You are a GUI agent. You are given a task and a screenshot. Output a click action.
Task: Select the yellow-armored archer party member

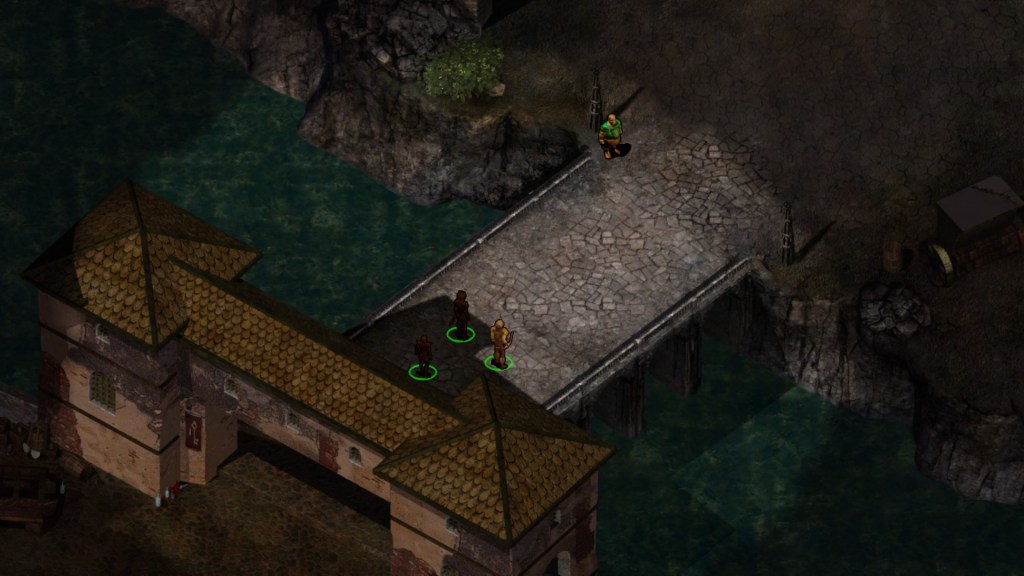[x=499, y=343]
